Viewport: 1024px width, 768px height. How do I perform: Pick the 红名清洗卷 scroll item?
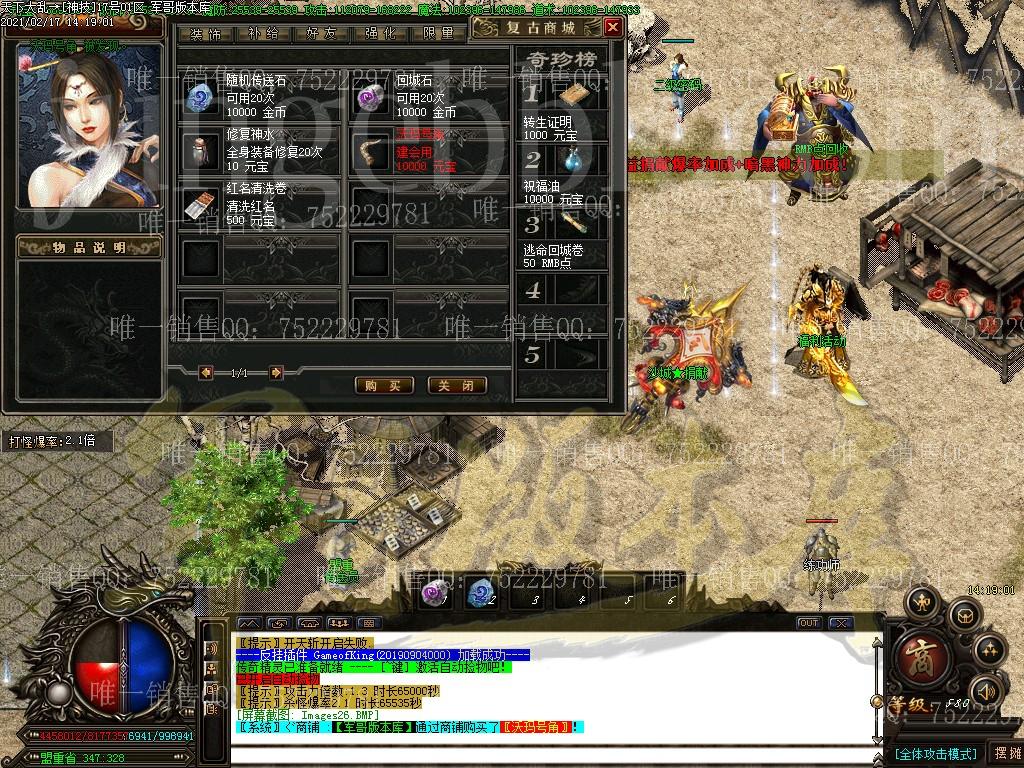coord(201,204)
